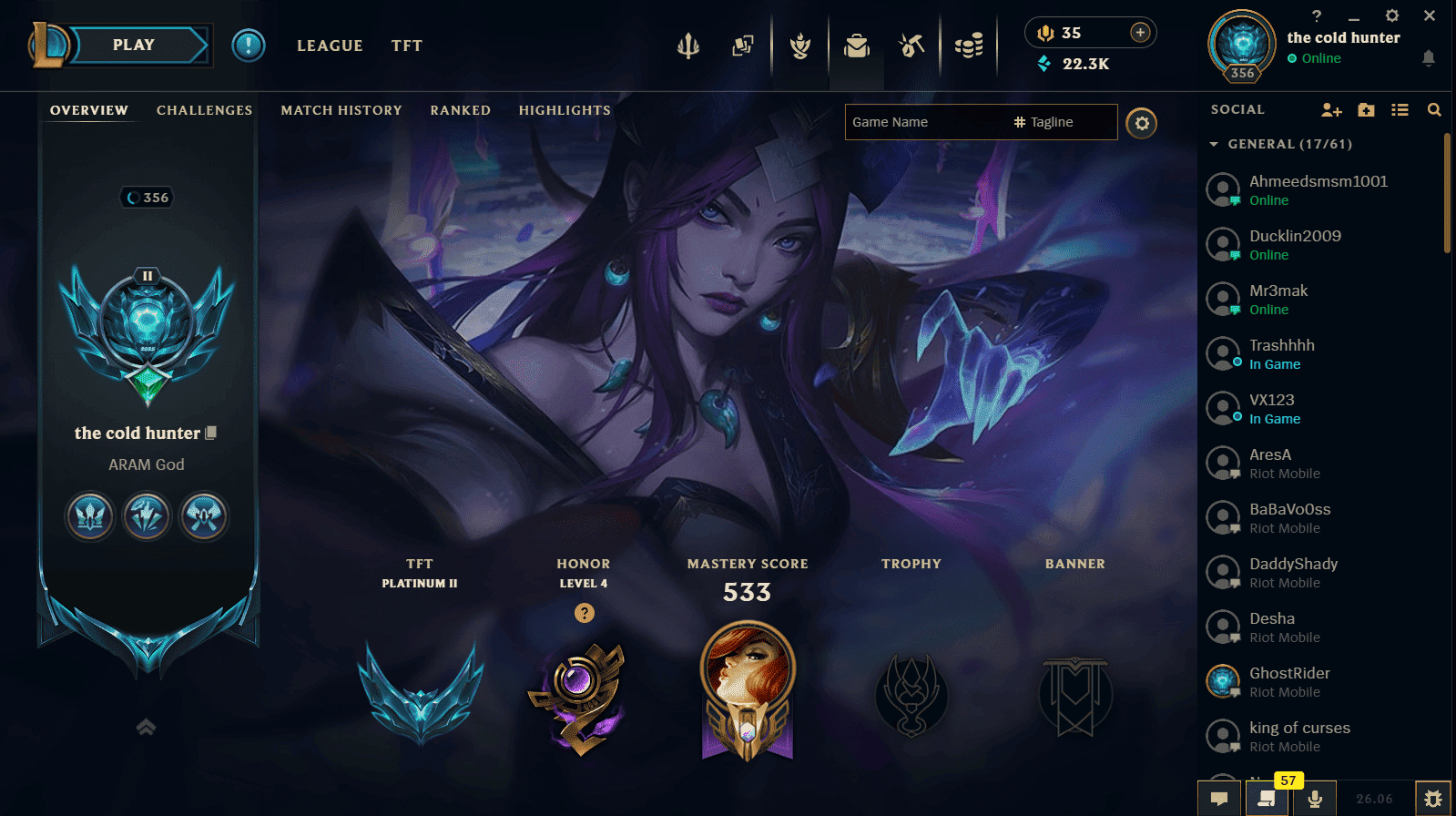1456x816 pixels.
Task: Open the client settings gear
Action: pyautogui.click(x=1392, y=15)
